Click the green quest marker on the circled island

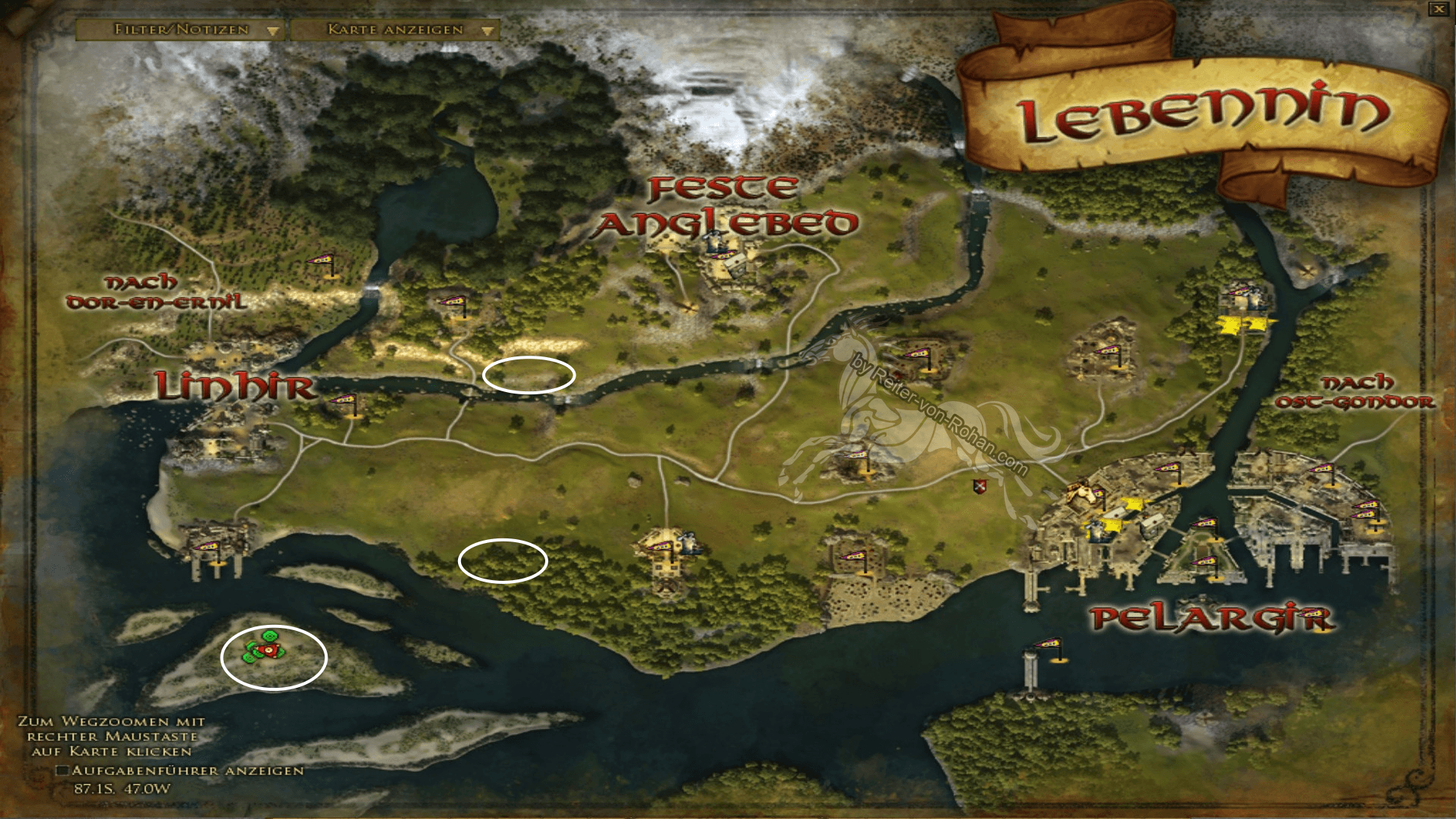point(270,635)
